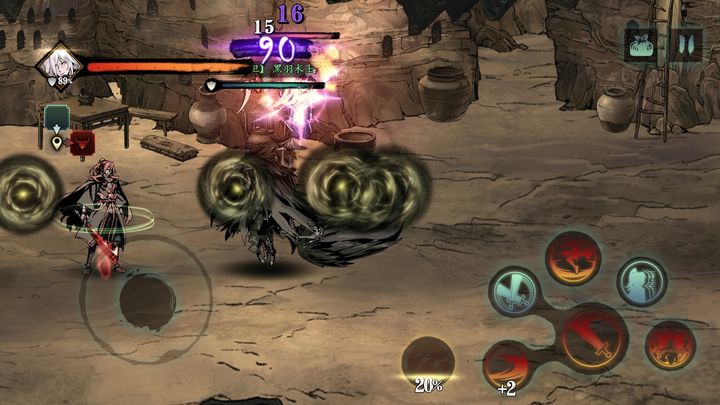Click the red demon mask room marker
Screen dimensions: 720x405
[x=82, y=140]
